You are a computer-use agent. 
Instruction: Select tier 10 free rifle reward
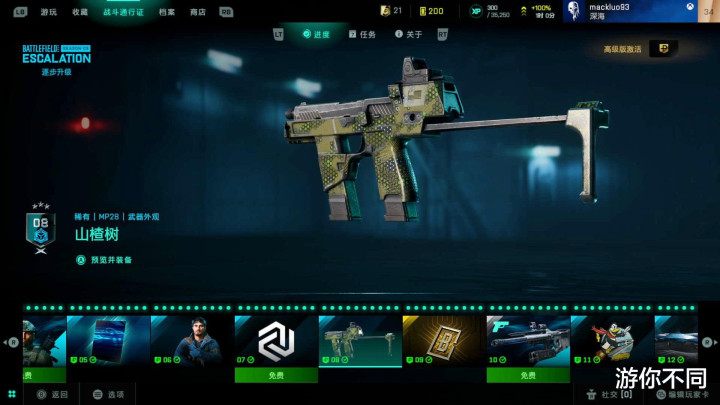pyautogui.click(x=528, y=345)
